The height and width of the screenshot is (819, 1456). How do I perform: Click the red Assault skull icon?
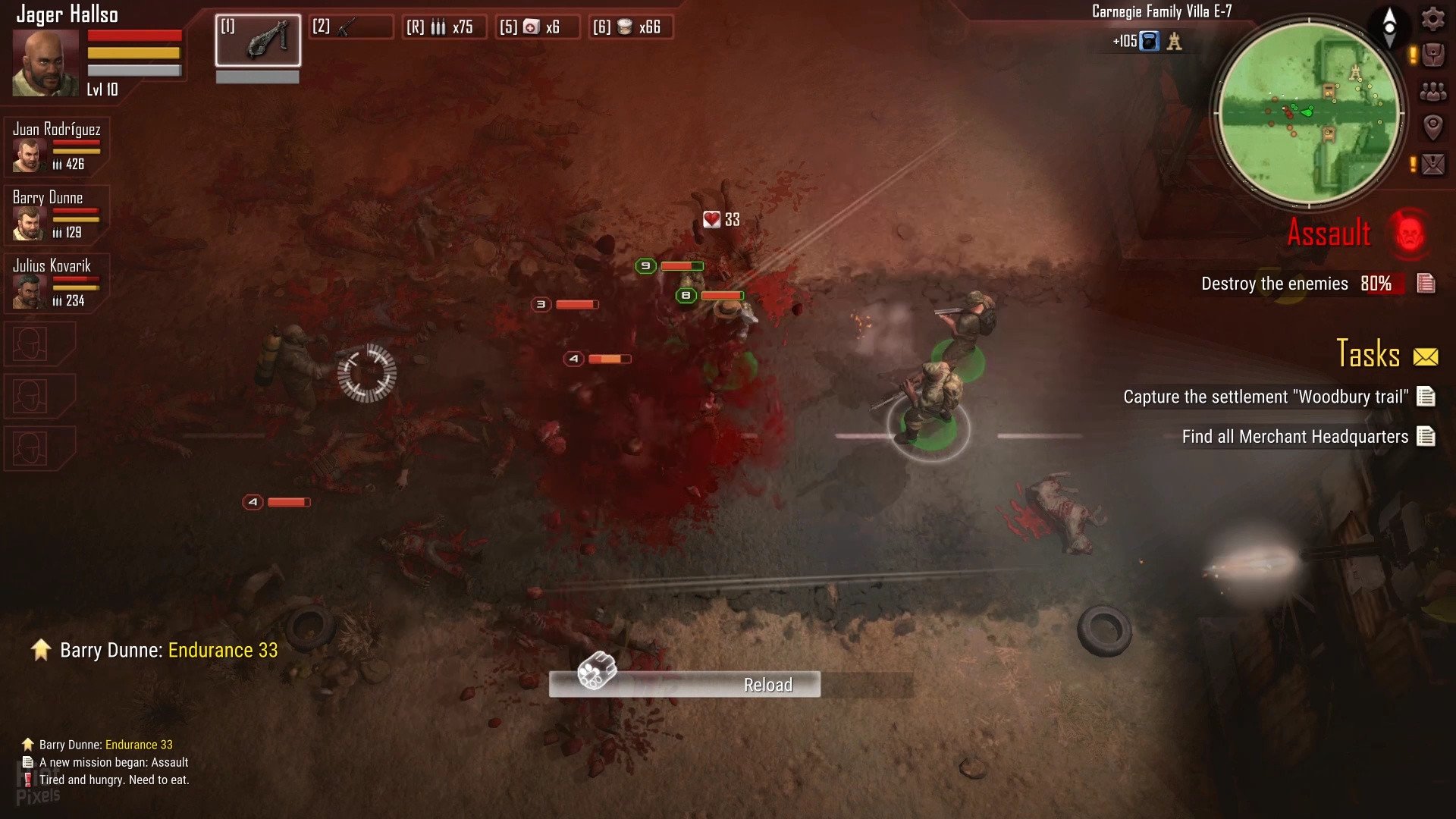(x=1409, y=232)
